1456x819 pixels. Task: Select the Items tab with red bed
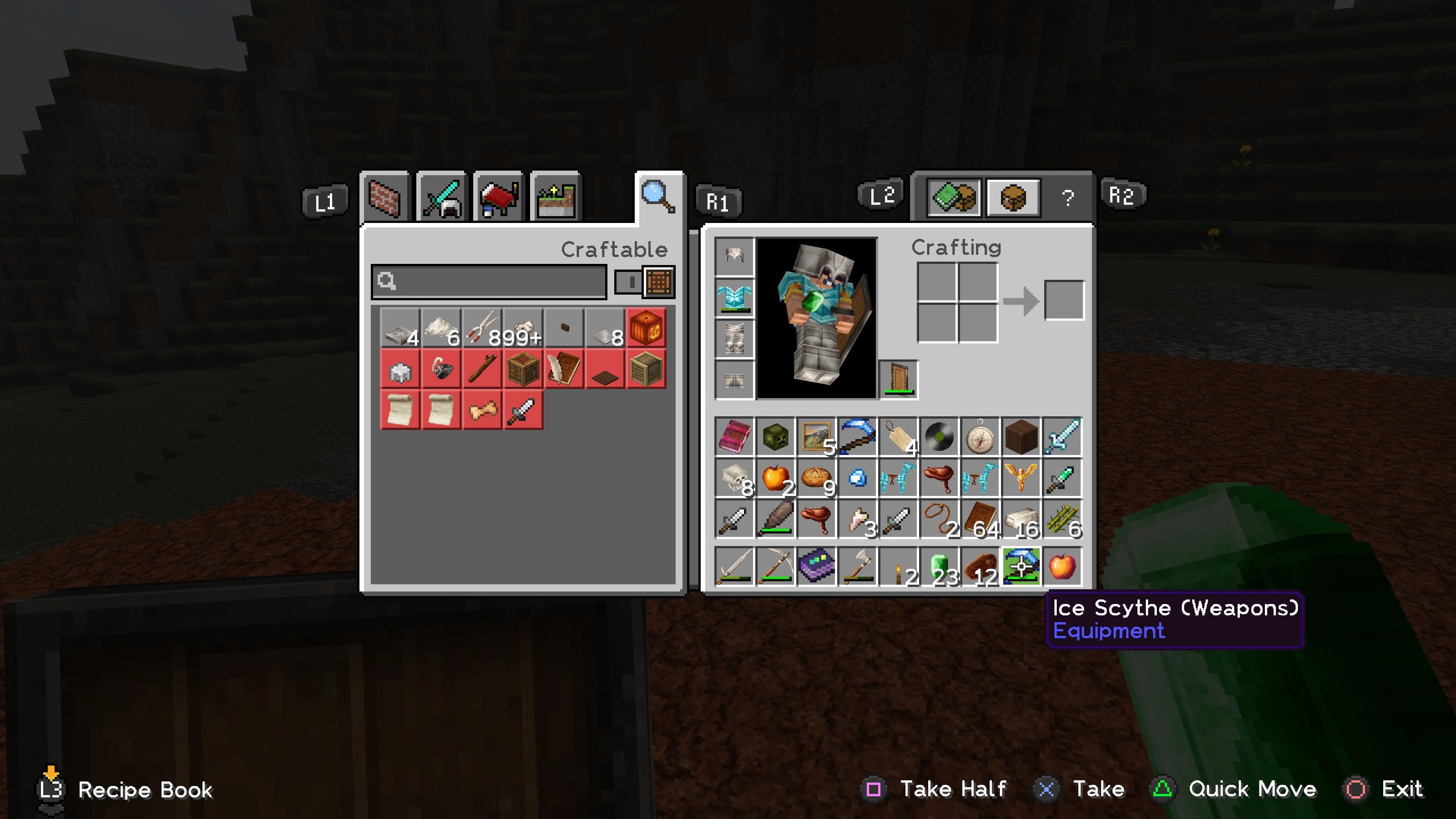[x=499, y=198]
